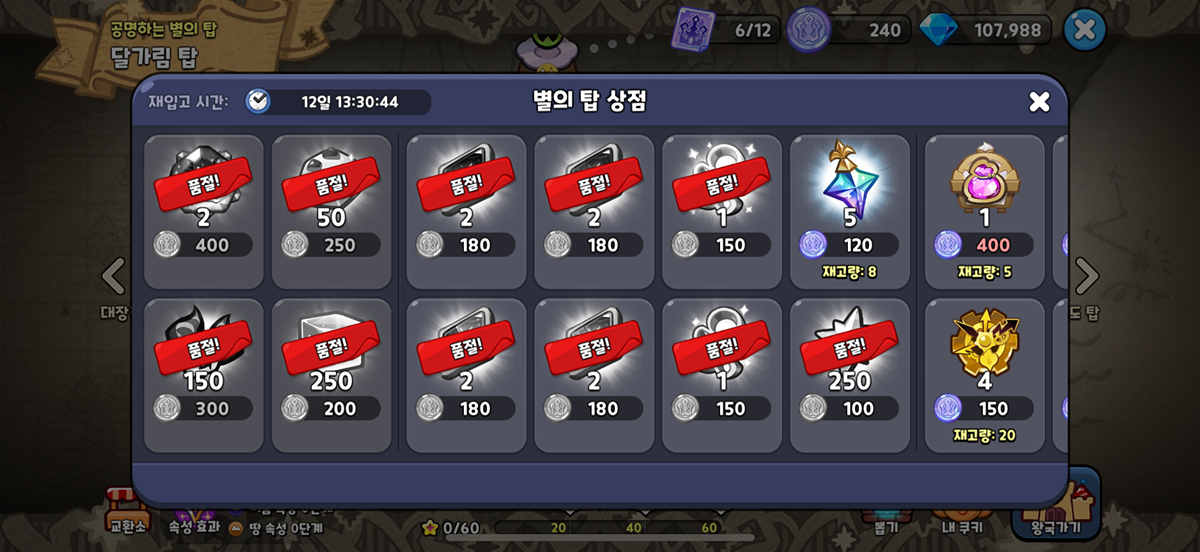Go to the kingdom via 왕국가기
This screenshot has height=552, width=1200.
click(x=1056, y=506)
